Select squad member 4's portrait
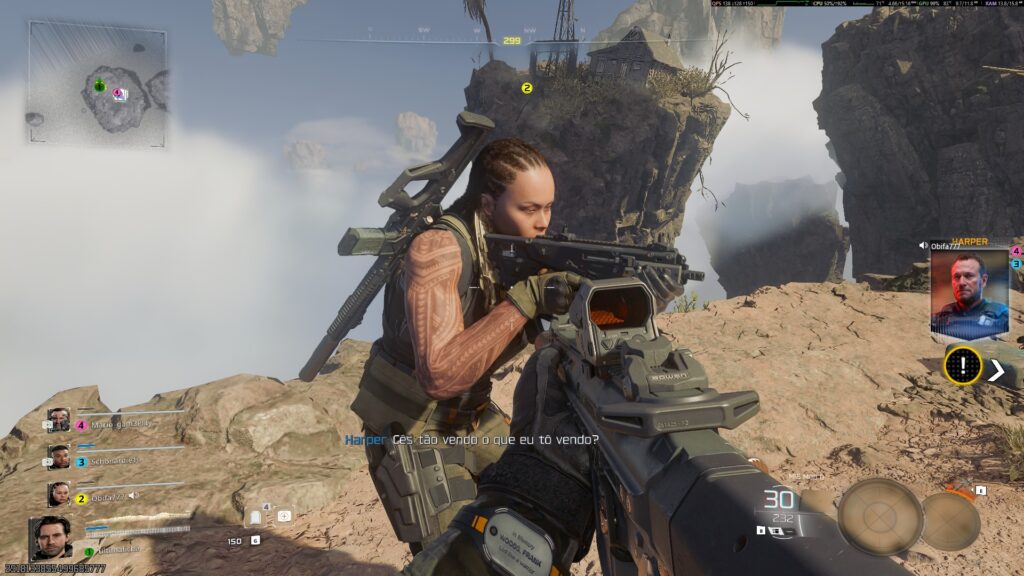The height and width of the screenshot is (576, 1024). [59, 420]
